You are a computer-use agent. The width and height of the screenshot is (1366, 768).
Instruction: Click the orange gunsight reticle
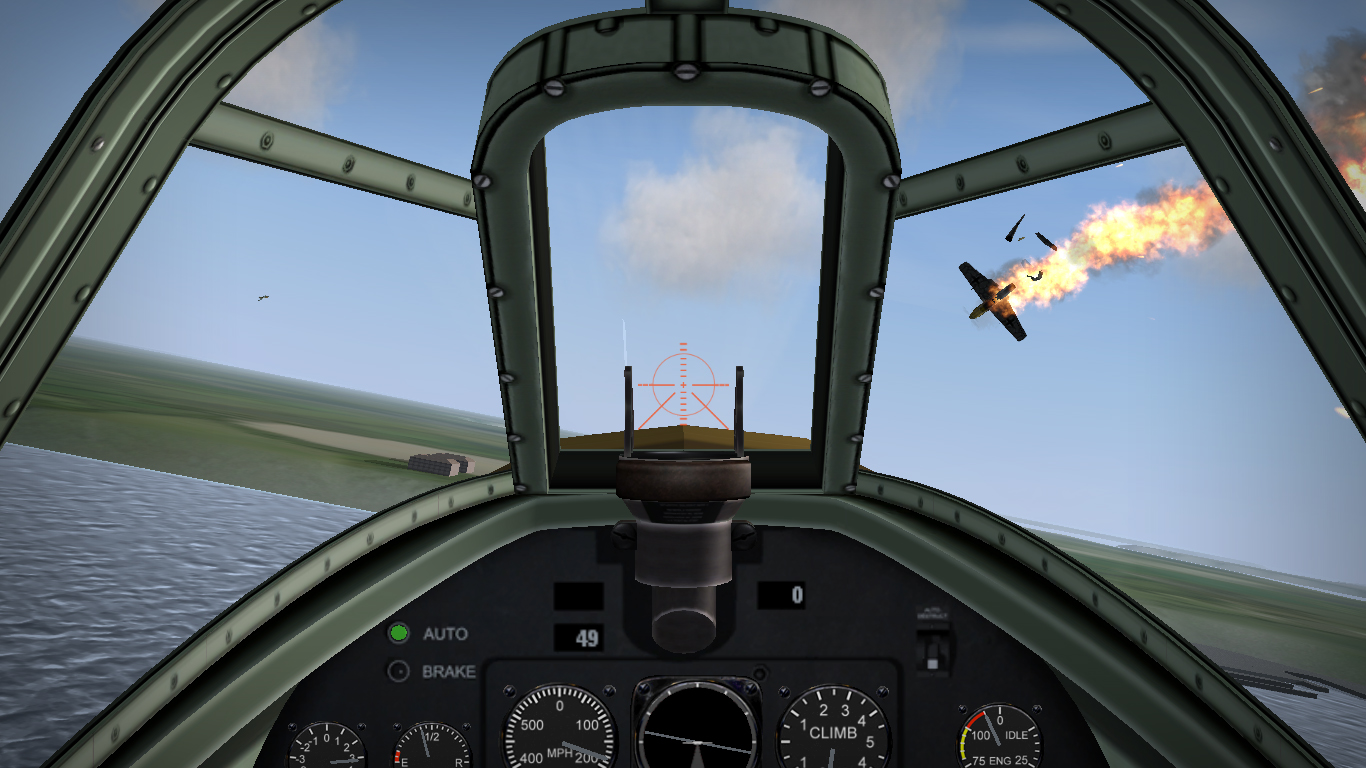[681, 385]
